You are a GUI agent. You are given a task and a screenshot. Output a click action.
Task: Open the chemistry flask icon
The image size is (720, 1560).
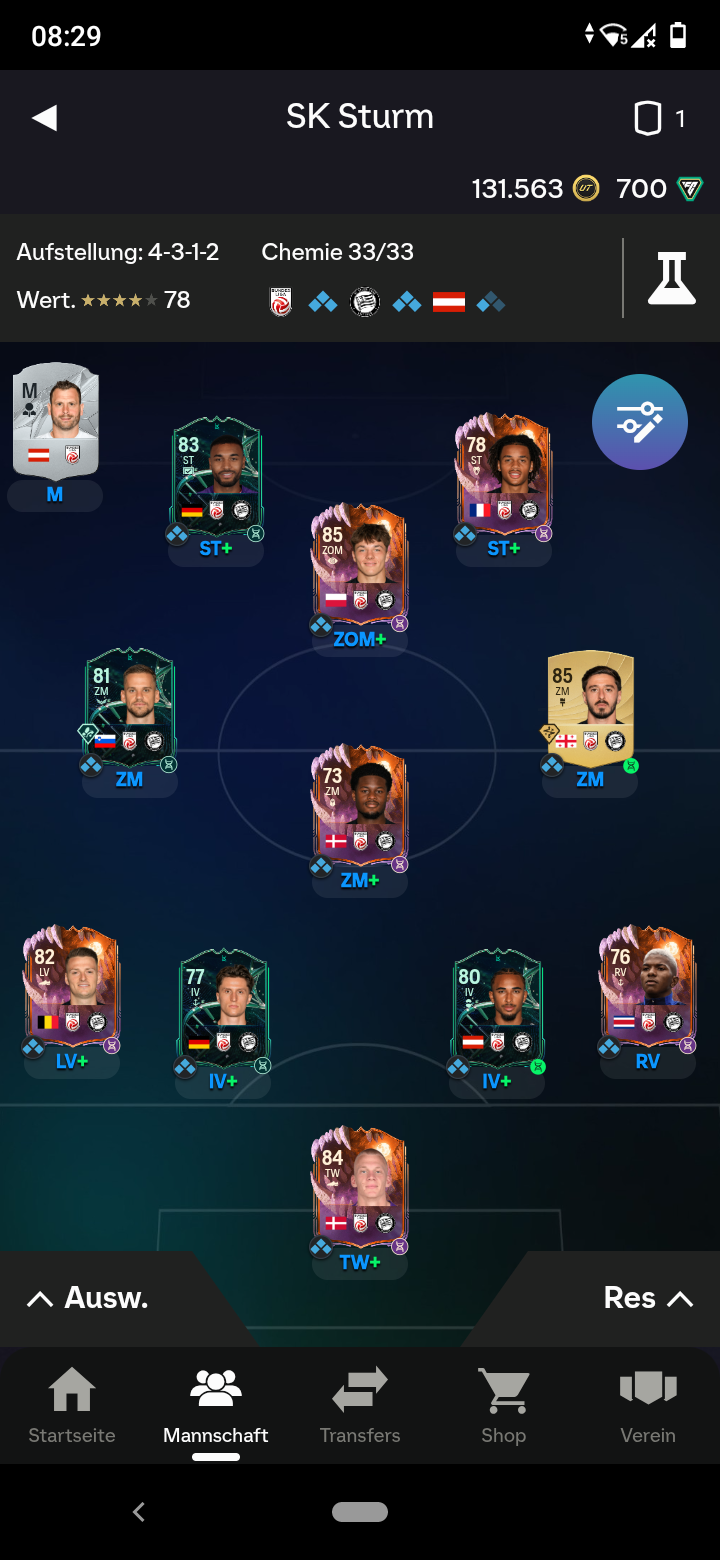click(x=671, y=278)
